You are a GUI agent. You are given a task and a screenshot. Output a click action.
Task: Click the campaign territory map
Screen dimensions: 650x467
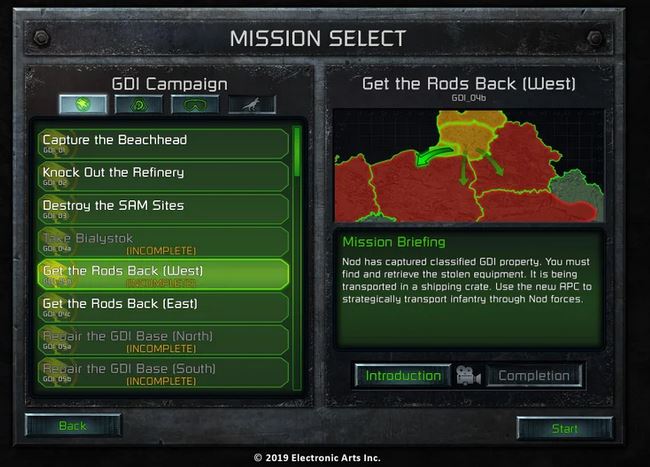[468, 164]
